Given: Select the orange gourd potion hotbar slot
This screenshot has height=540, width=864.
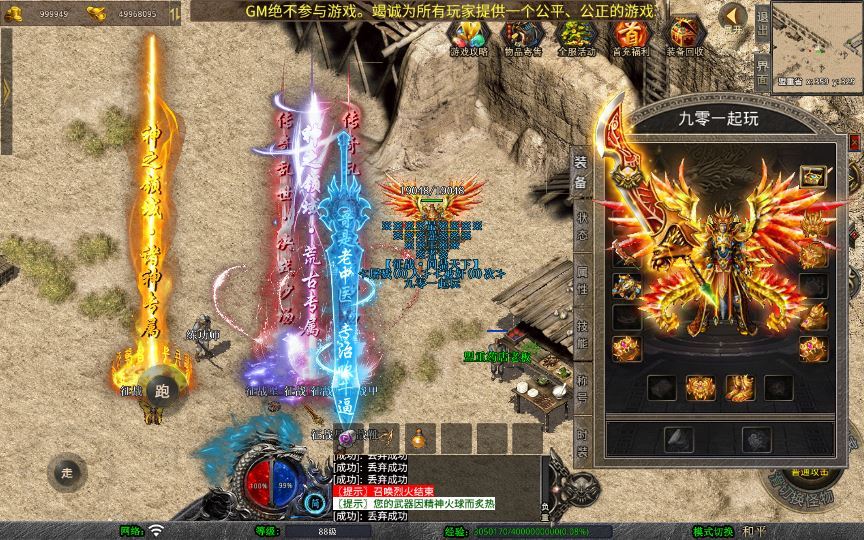Looking at the screenshot, I should (x=421, y=437).
